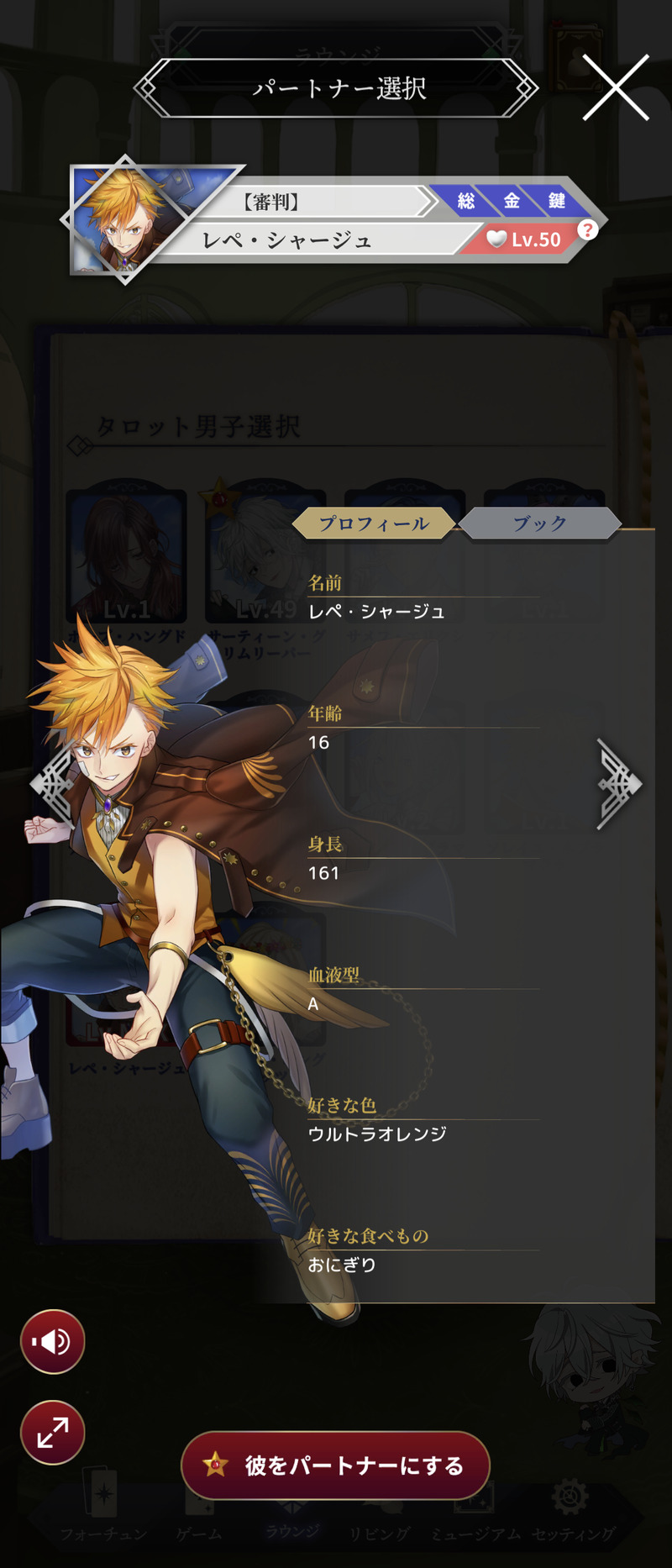Close the partner selection screen
Viewport: 672px width, 1568px height.
(616, 87)
